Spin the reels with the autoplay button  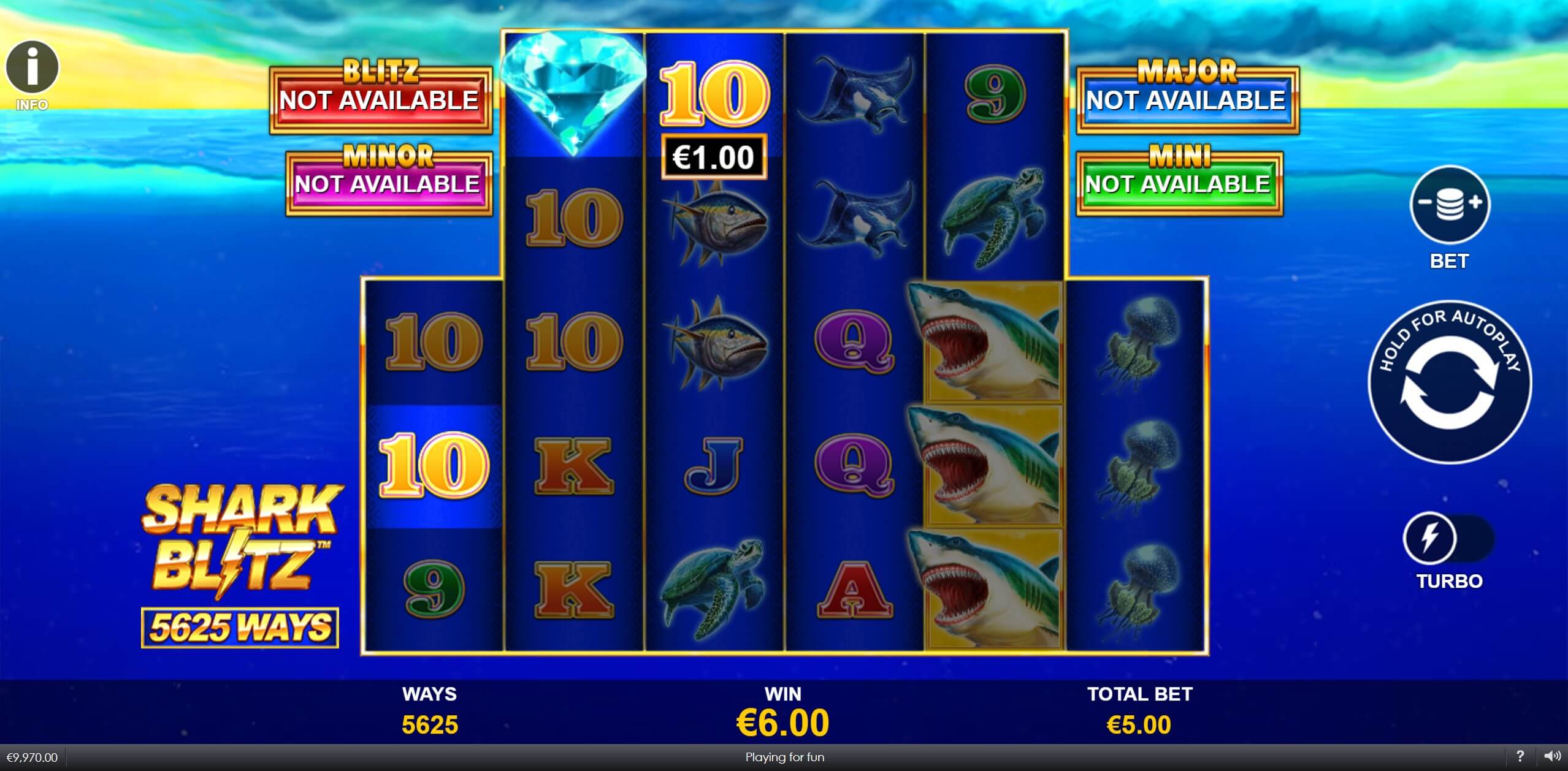[x=1449, y=382]
